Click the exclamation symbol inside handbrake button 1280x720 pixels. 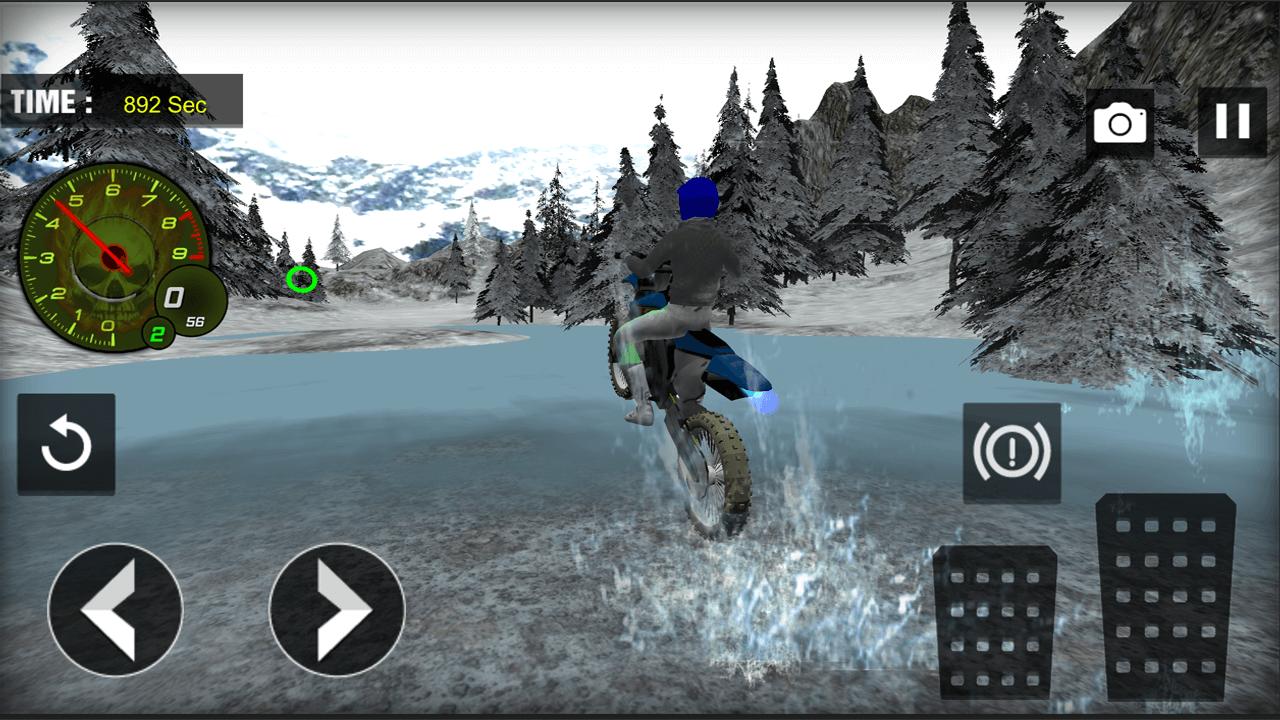click(1012, 451)
